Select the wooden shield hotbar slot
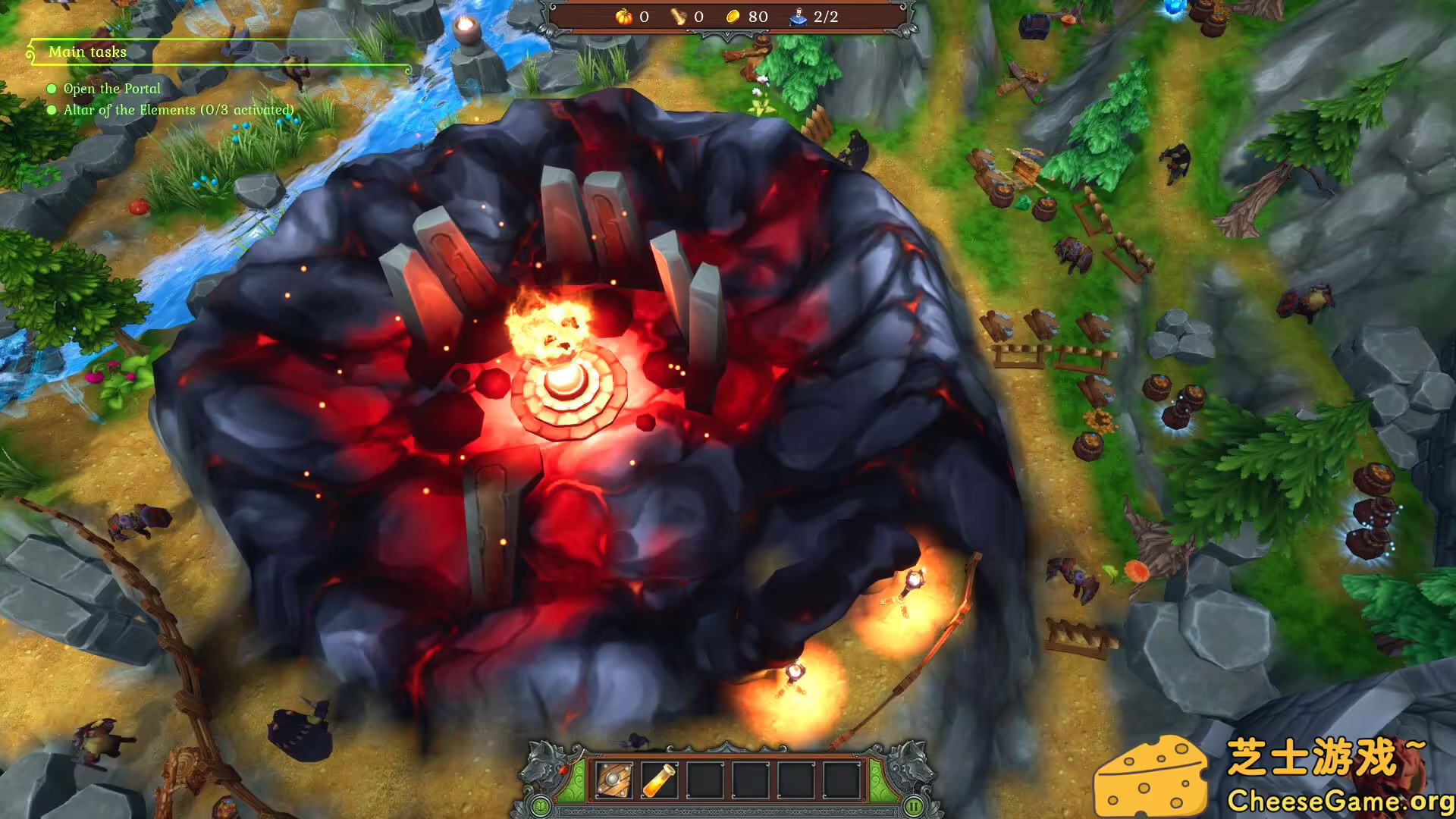The image size is (1456, 819). click(613, 780)
